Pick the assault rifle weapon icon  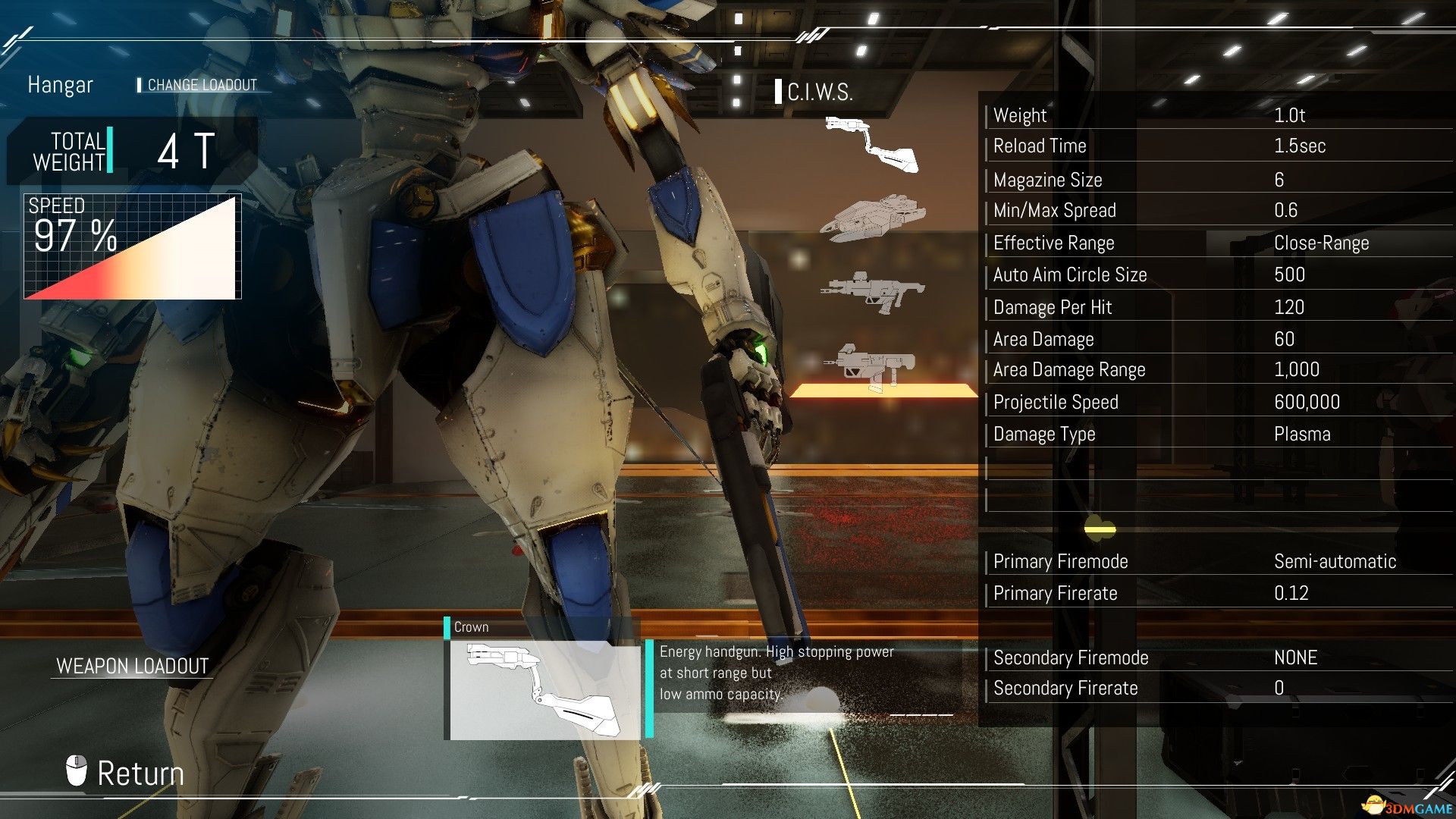click(x=872, y=292)
